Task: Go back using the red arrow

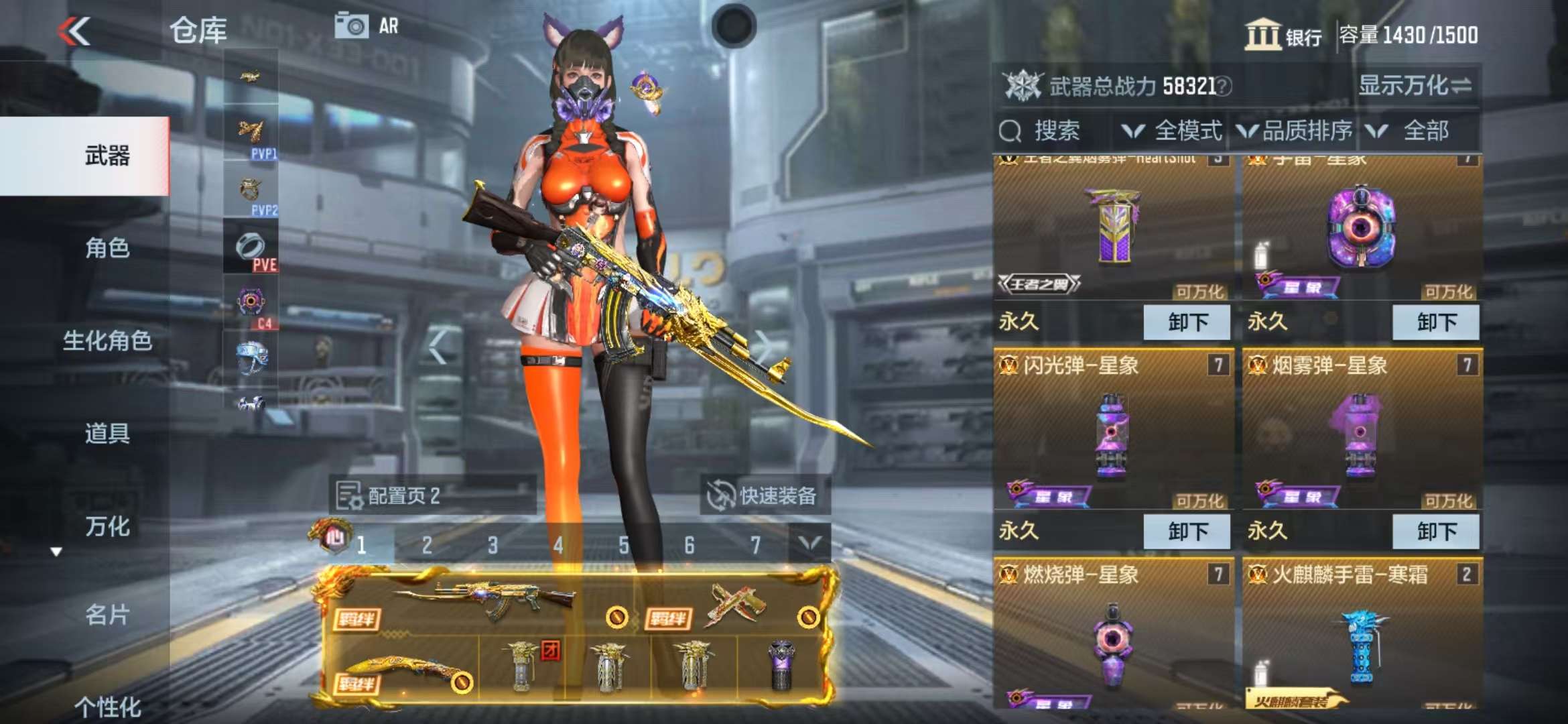Action: pyautogui.click(x=74, y=32)
